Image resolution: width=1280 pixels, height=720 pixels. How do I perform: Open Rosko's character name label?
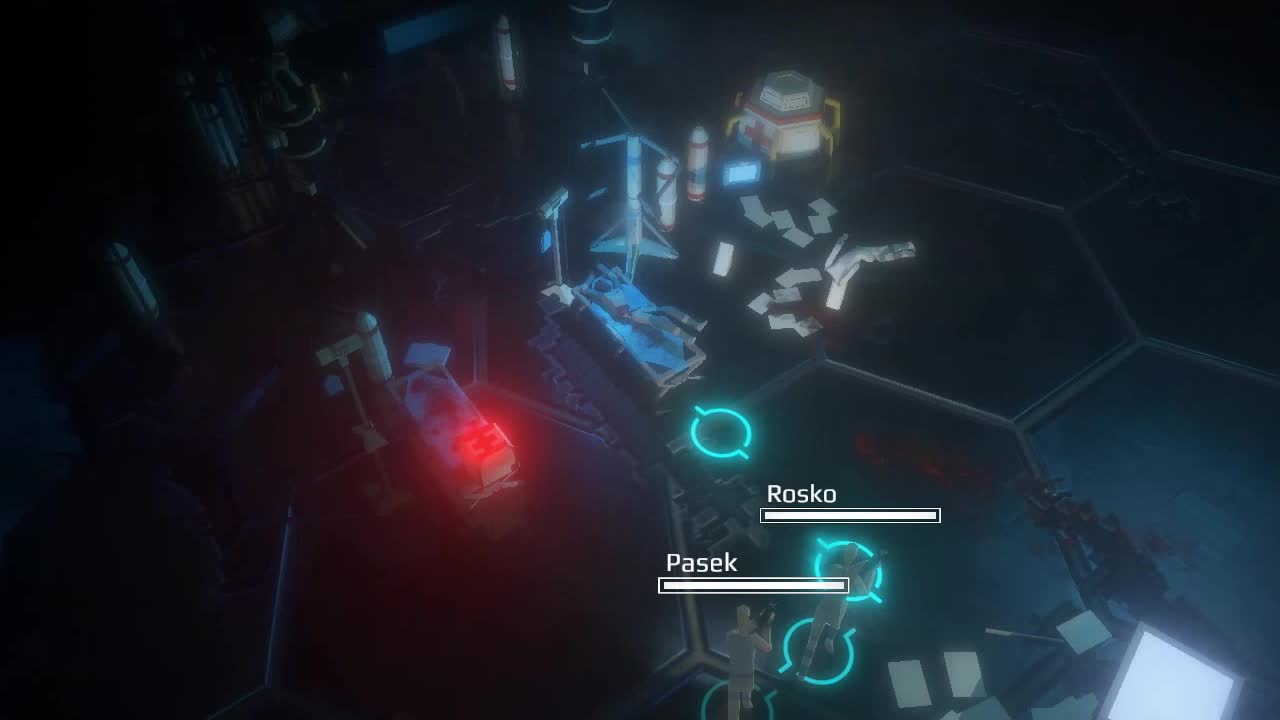[x=802, y=493]
